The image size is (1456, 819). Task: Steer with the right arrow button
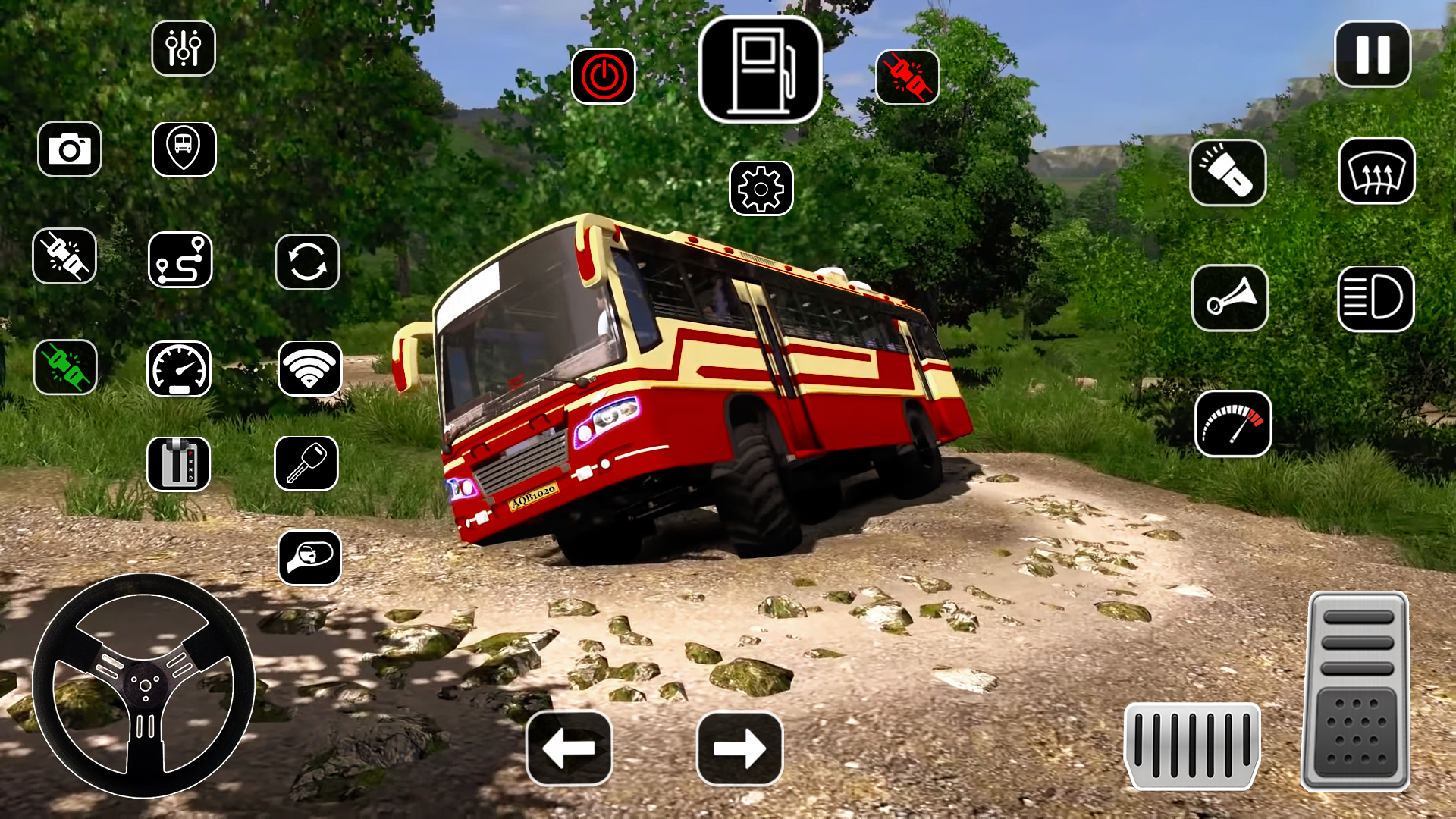pos(739,748)
